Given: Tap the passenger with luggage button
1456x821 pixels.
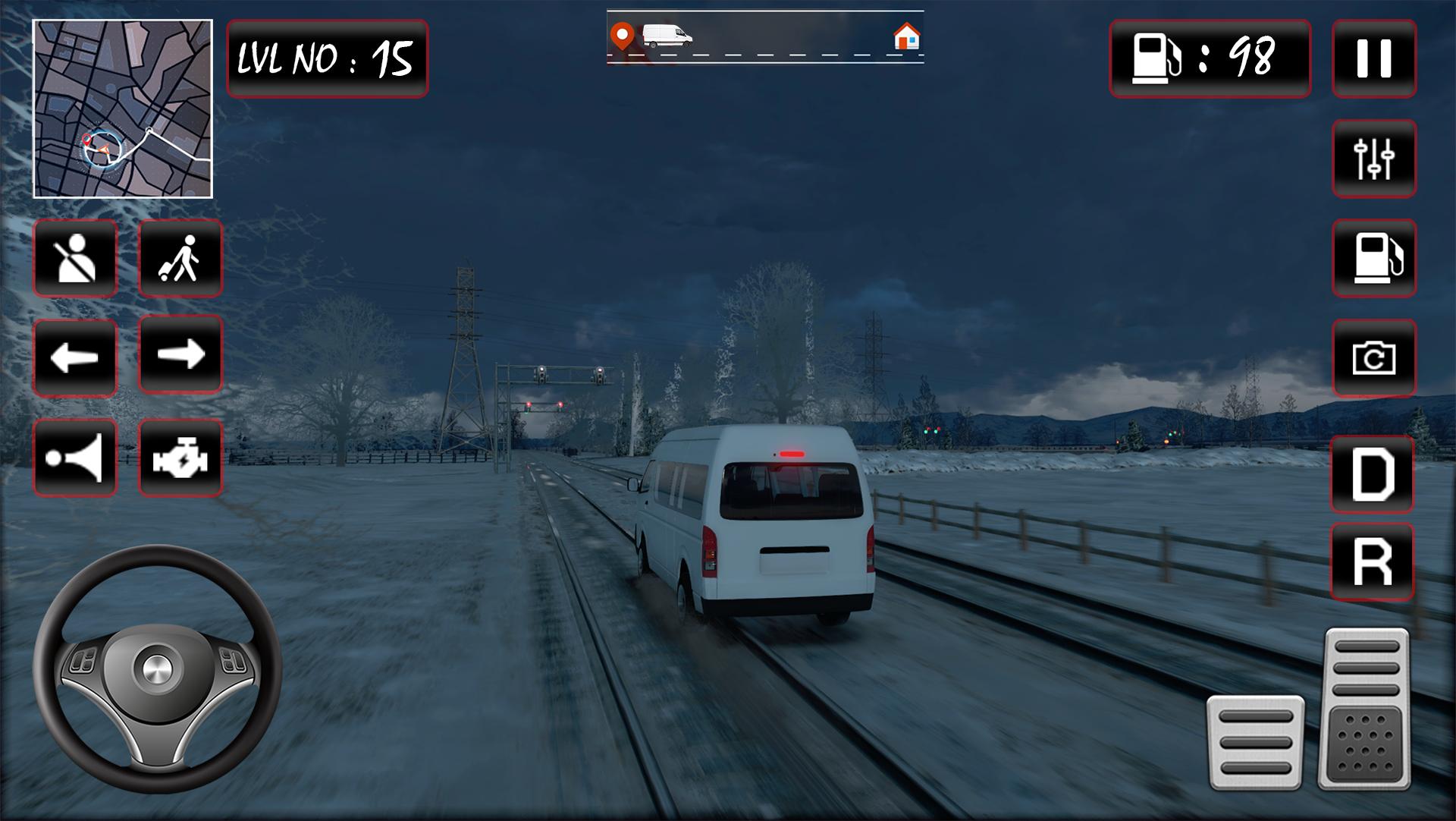Looking at the screenshot, I should click(x=180, y=258).
